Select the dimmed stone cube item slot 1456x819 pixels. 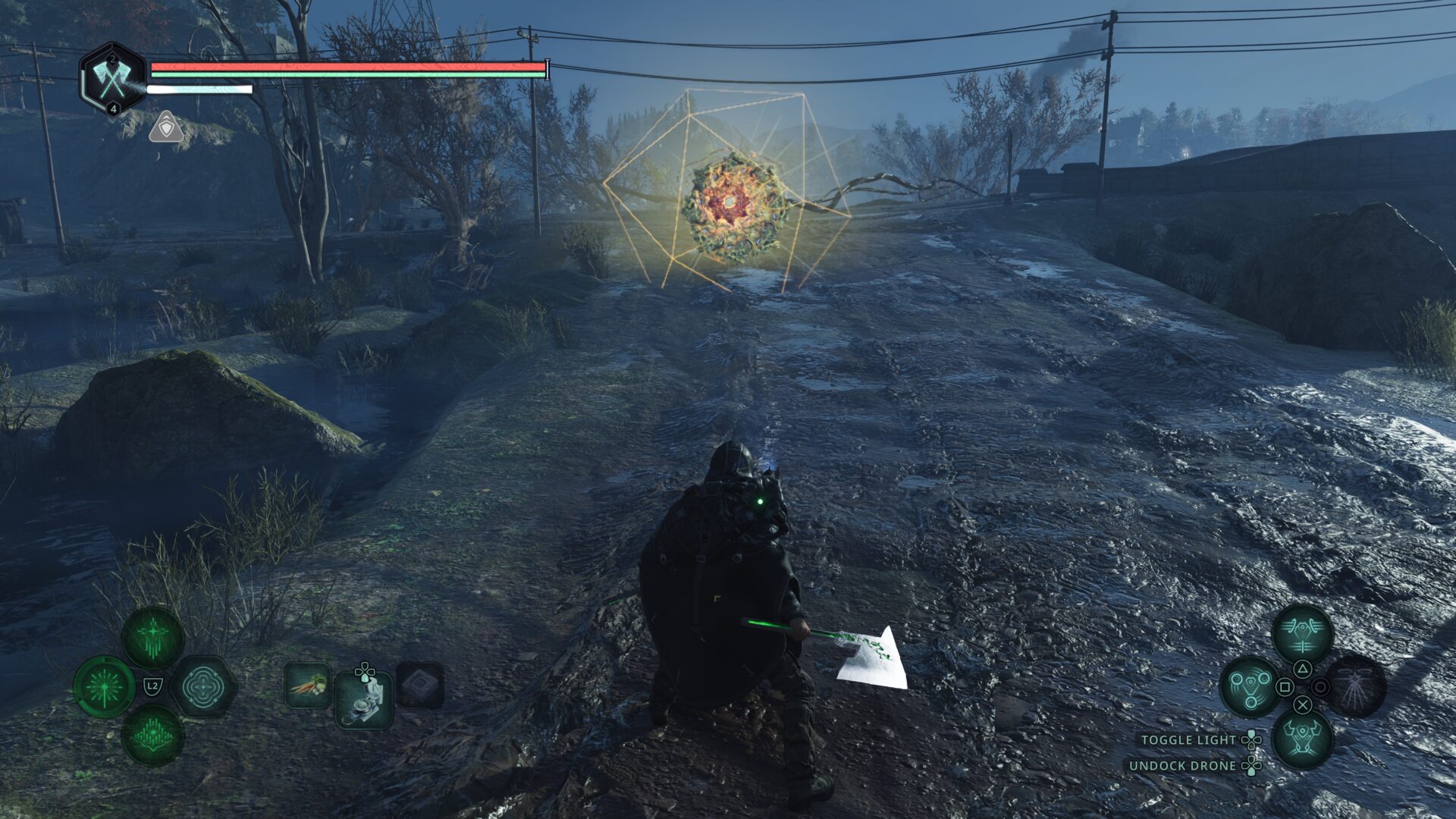coord(420,685)
